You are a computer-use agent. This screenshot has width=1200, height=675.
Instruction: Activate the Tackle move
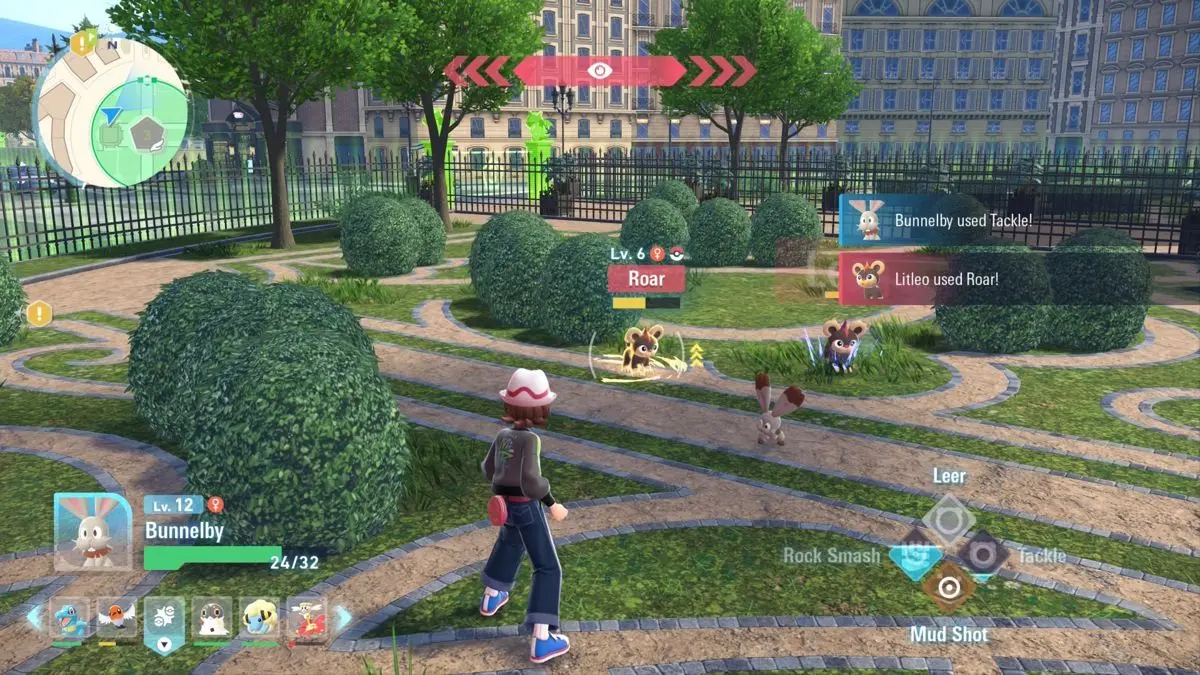(x=982, y=554)
